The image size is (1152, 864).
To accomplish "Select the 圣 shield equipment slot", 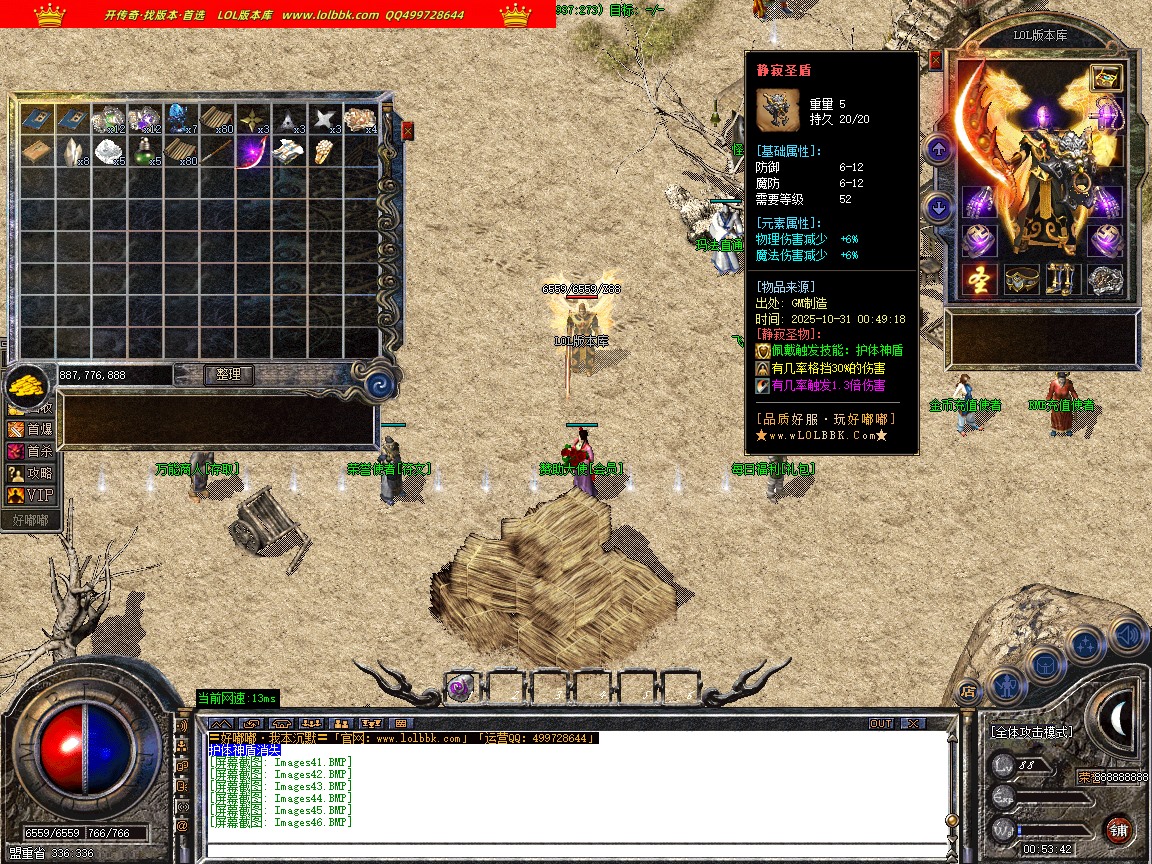I will 980,281.
